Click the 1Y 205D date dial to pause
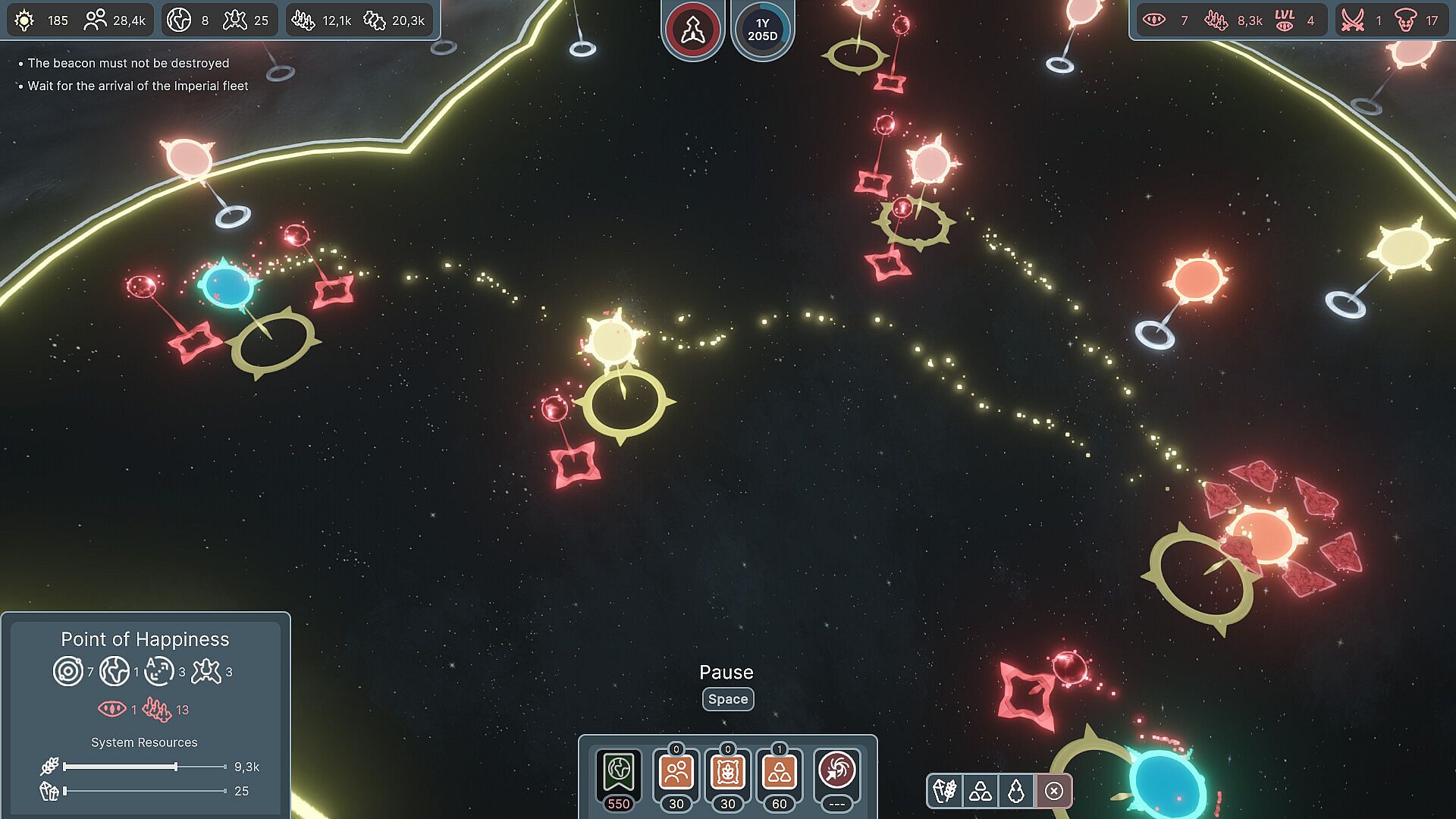Screen dimensions: 1456x819 coord(762,30)
